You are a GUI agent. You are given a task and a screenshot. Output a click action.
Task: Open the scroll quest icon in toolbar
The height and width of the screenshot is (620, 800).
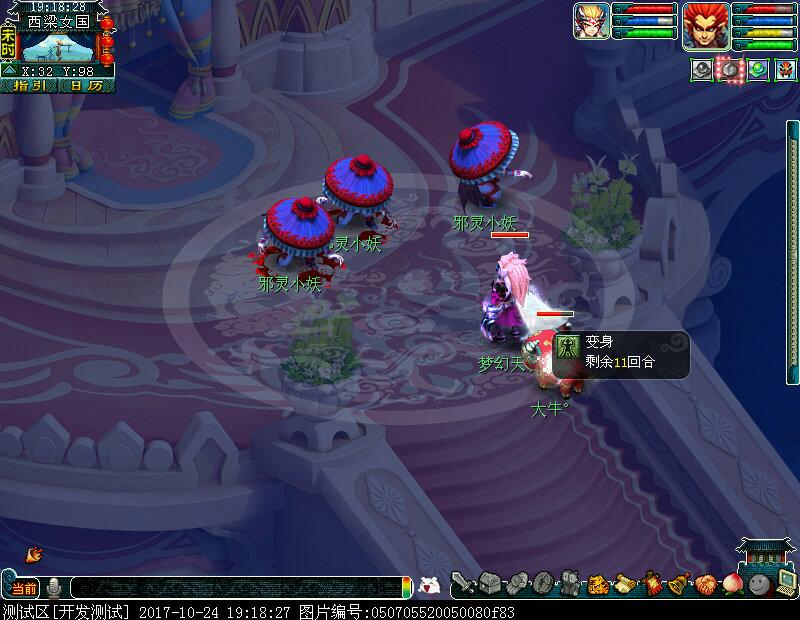point(626,583)
